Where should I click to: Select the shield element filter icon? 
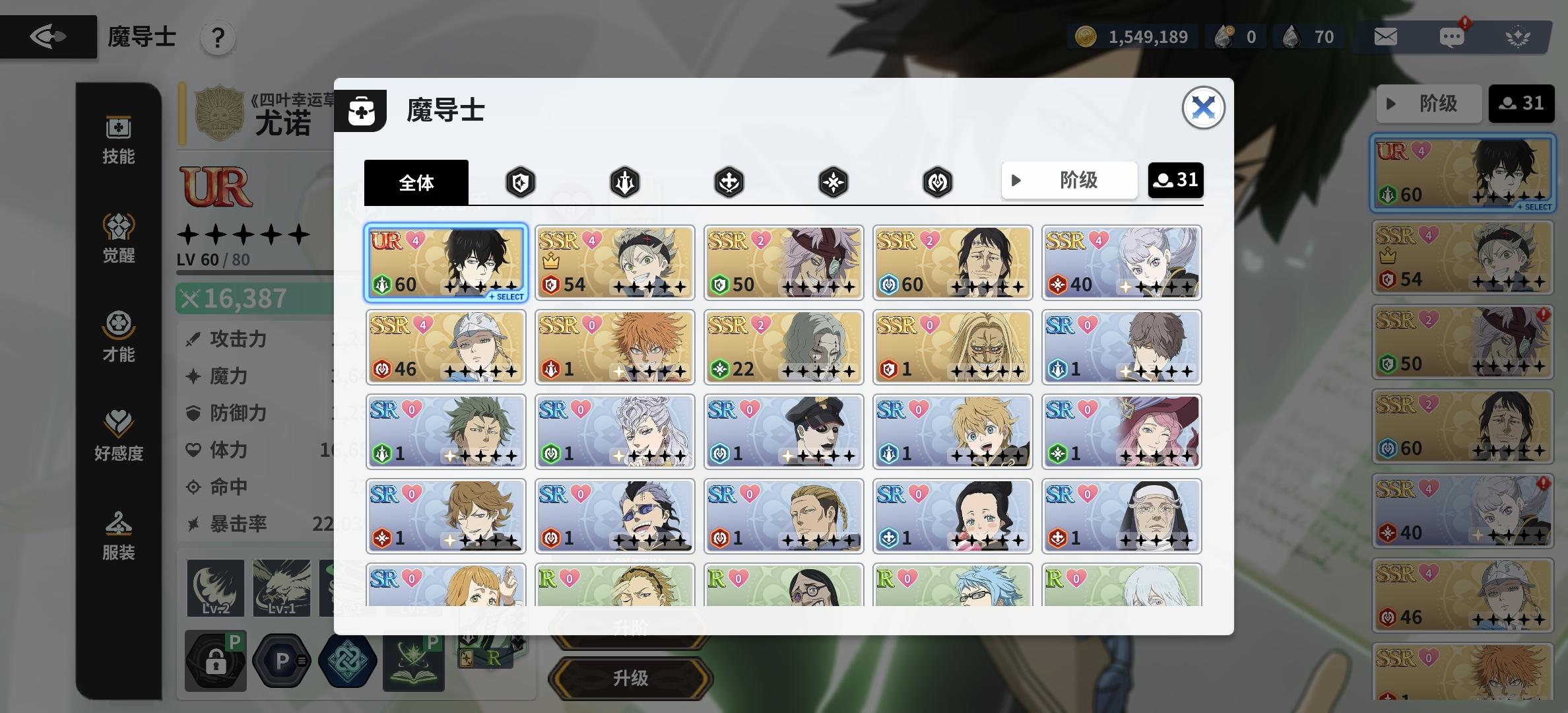[520, 182]
